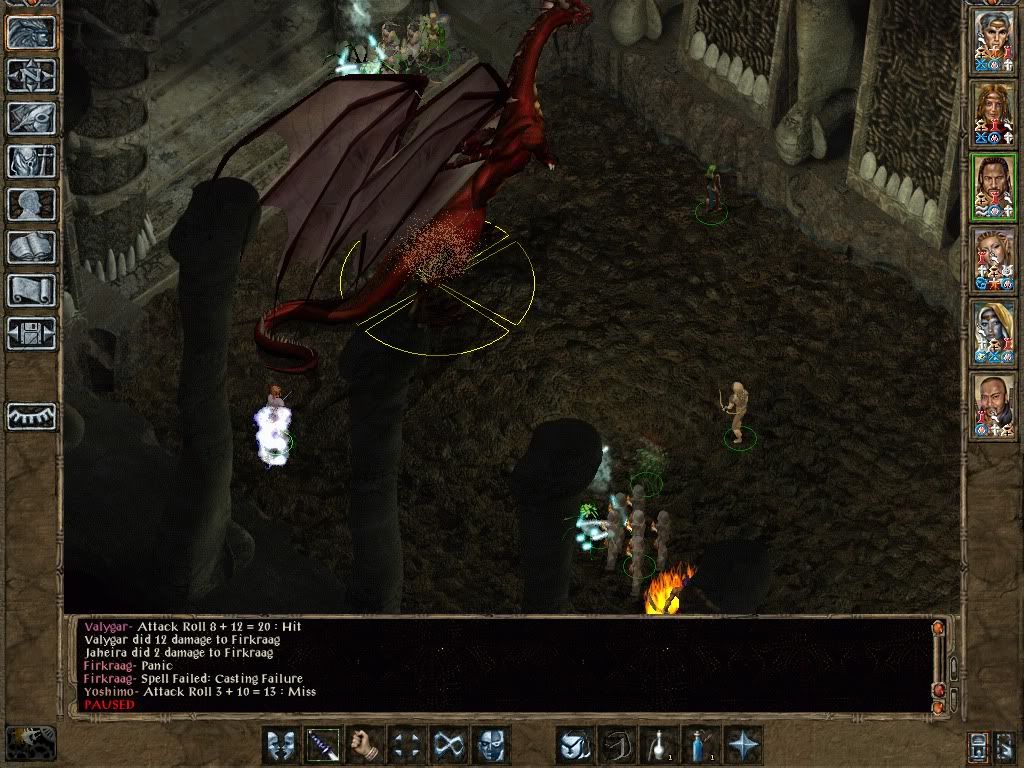
Task: Use the blue potion bottle quick item
Action: (700, 745)
